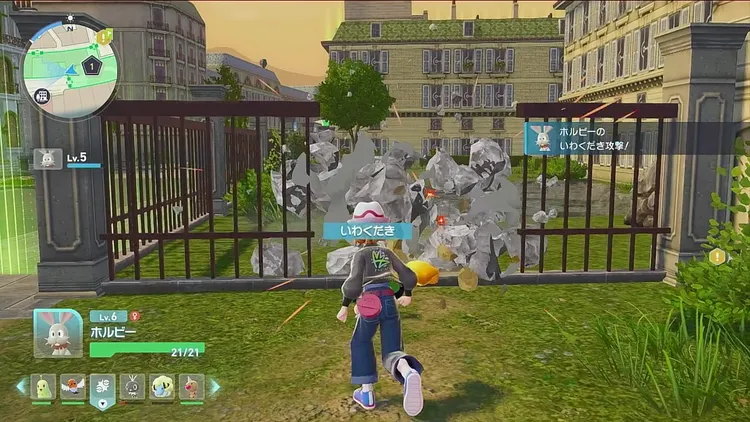This screenshot has height=422, width=750.
Task: Select the building icon on the minimap
Action: point(43,96)
